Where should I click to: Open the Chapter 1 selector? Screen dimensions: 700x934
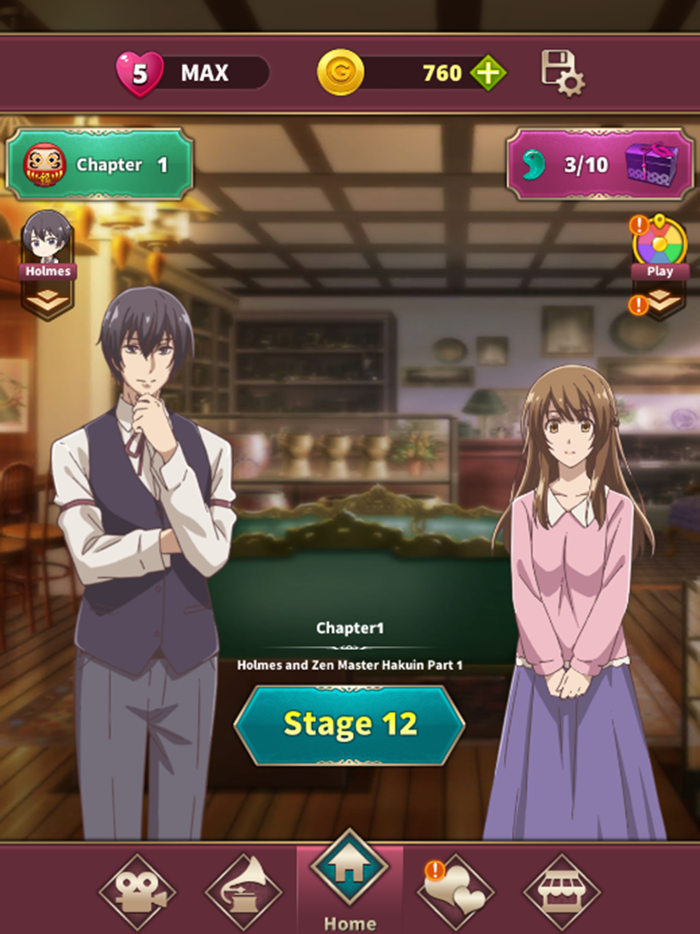pos(100,165)
